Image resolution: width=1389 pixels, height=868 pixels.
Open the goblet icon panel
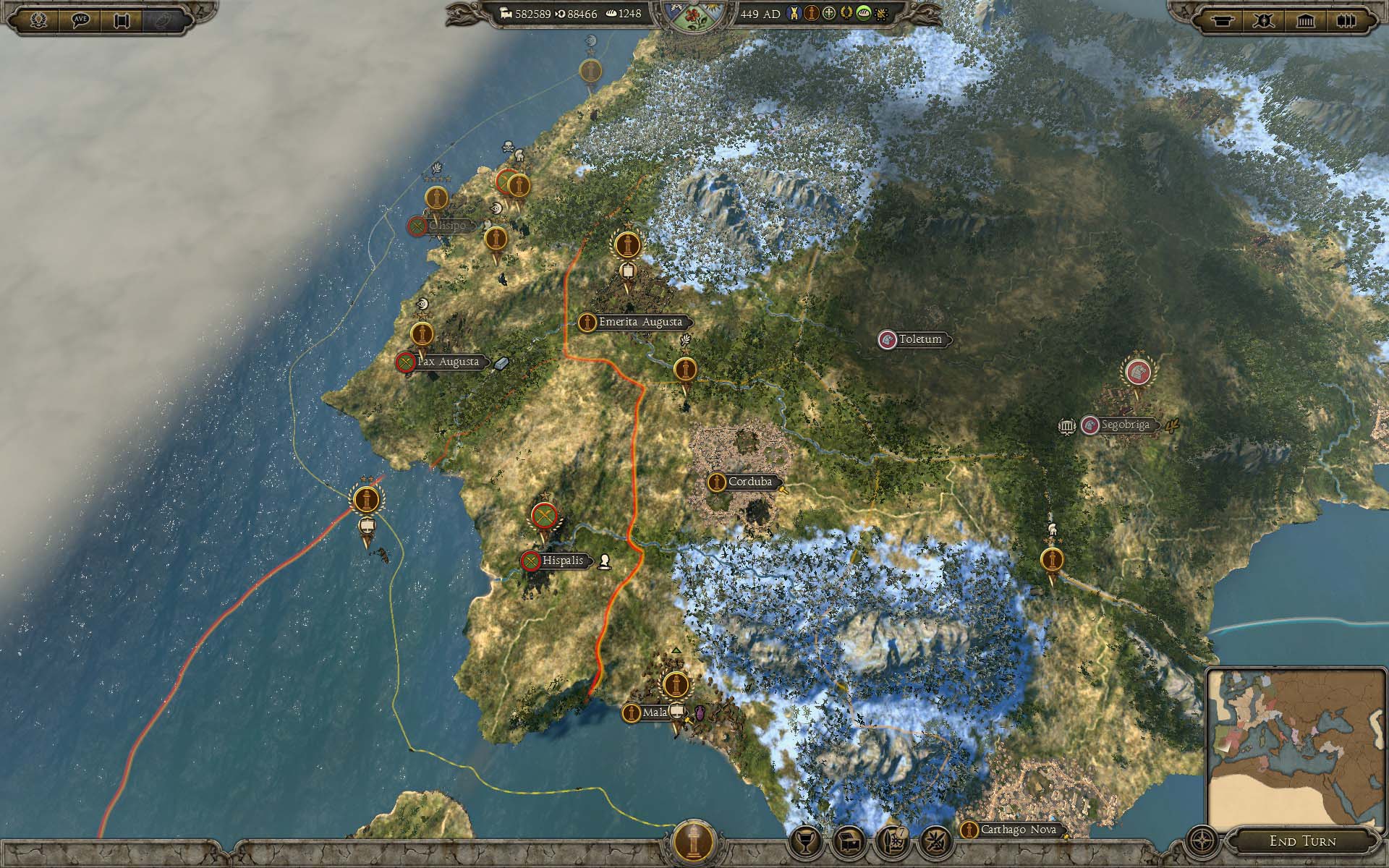(807, 841)
